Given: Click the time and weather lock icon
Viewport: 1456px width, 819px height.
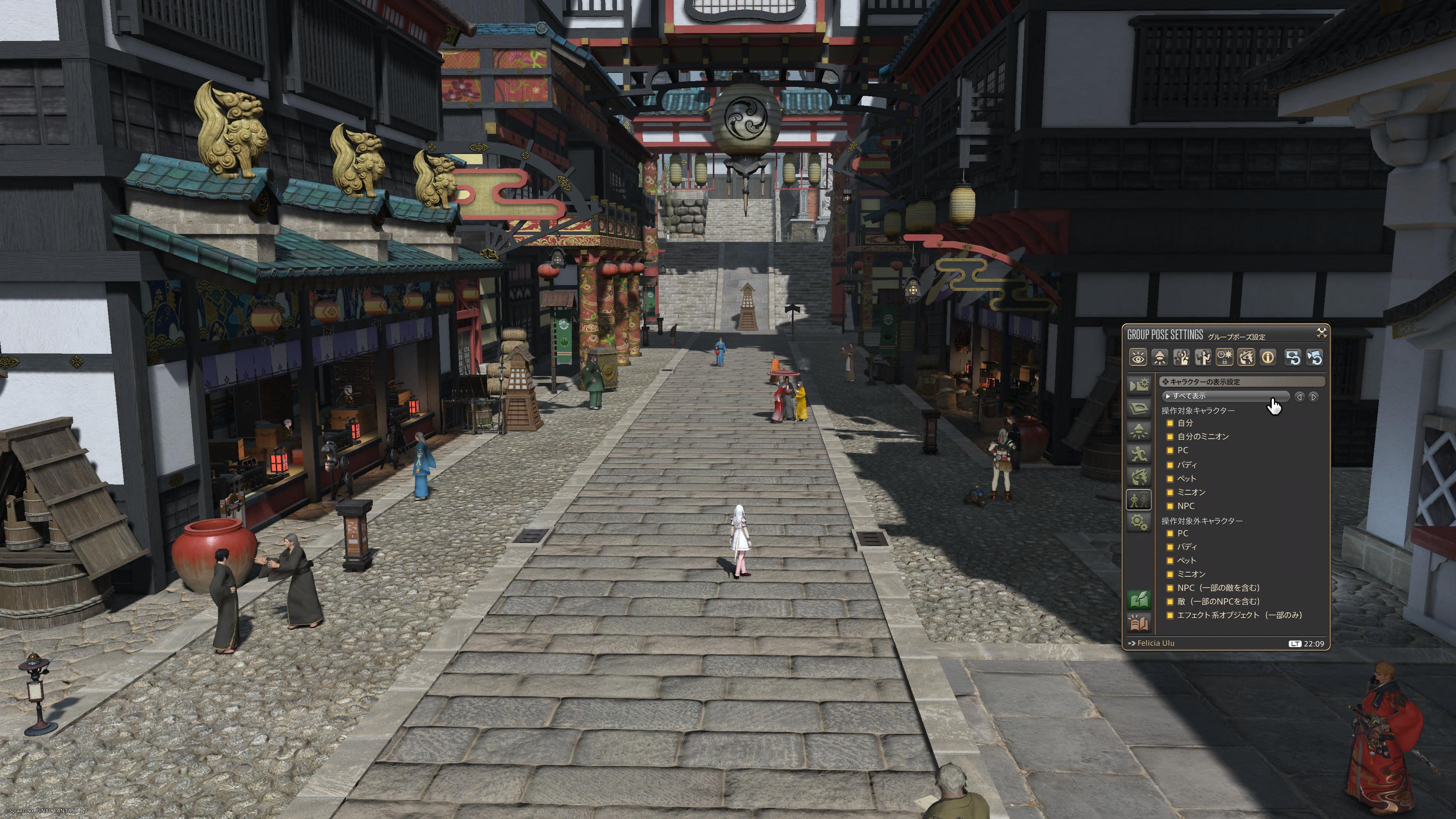Looking at the screenshot, I should tap(1225, 358).
